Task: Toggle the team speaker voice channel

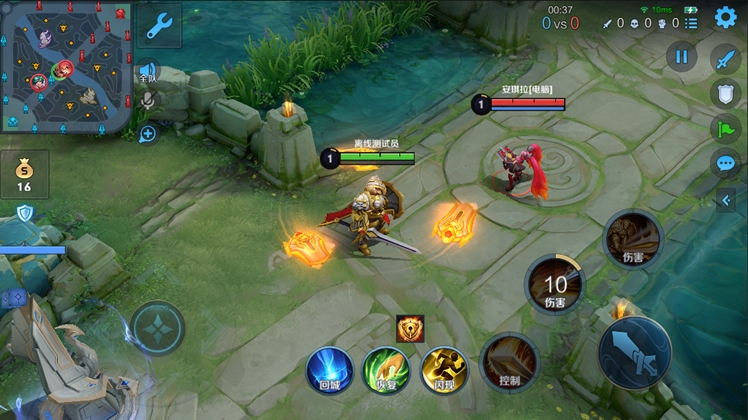Action: tap(148, 72)
